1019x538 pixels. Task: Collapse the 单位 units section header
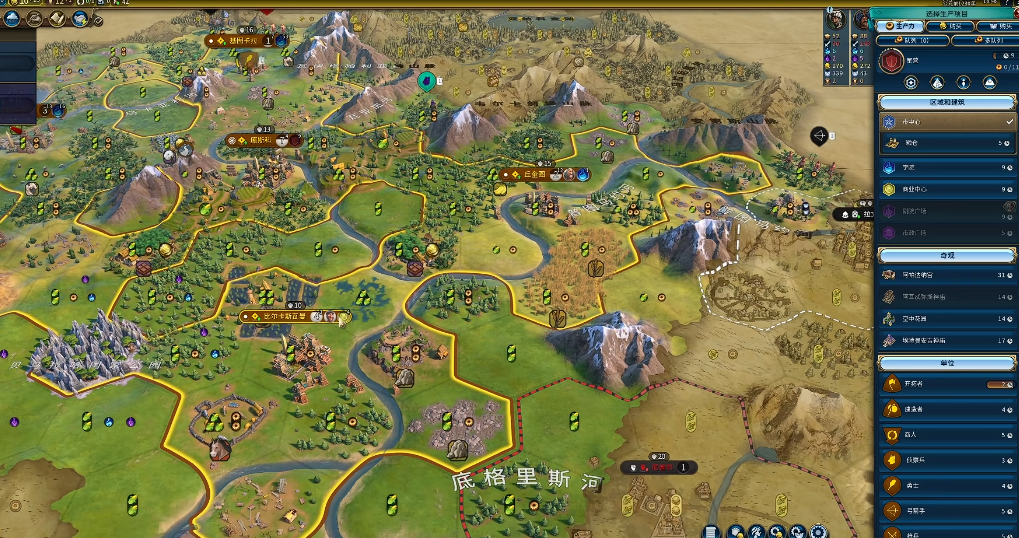tap(946, 362)
